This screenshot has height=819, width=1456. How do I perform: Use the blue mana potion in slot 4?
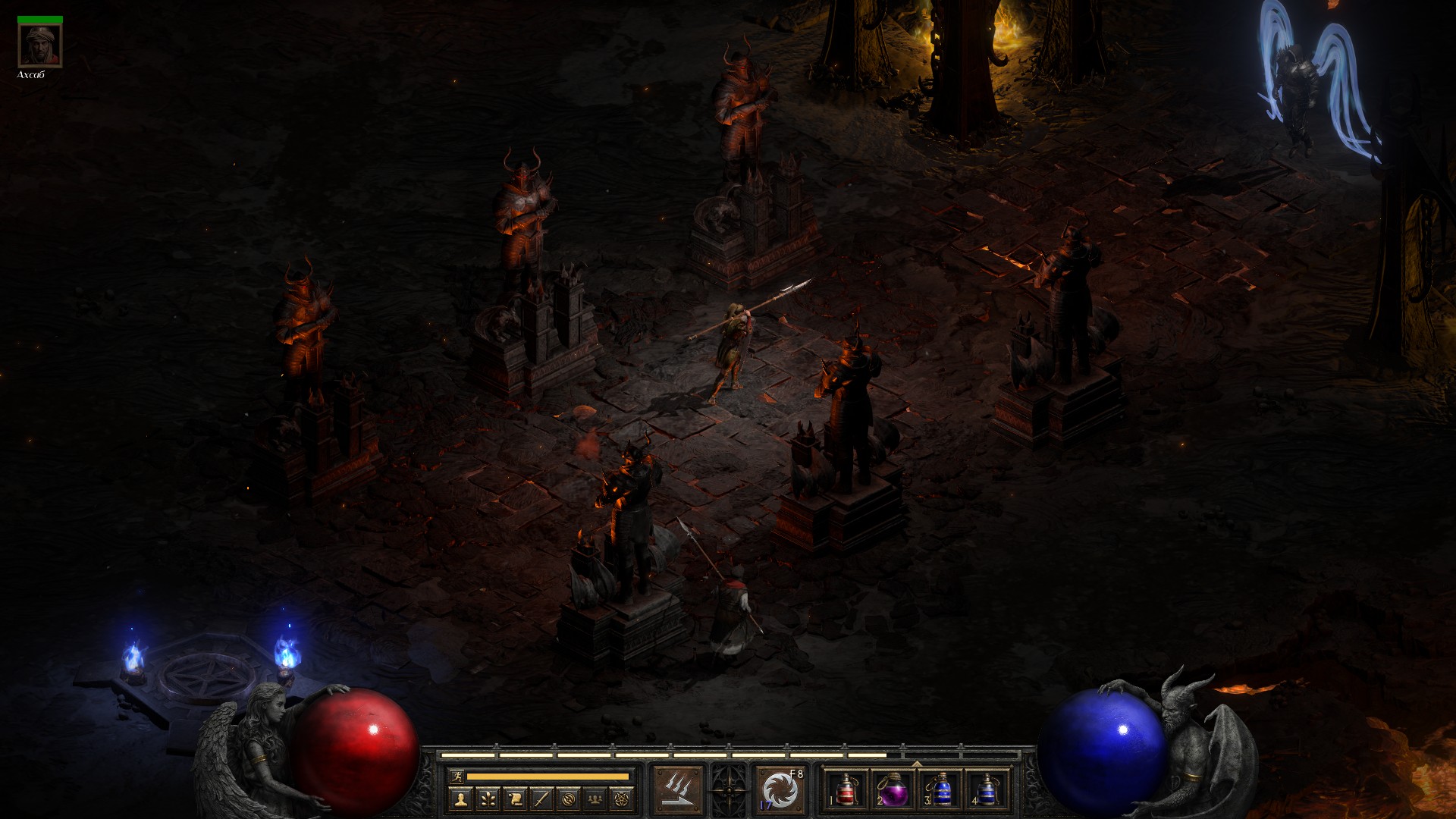coord(987,790)
